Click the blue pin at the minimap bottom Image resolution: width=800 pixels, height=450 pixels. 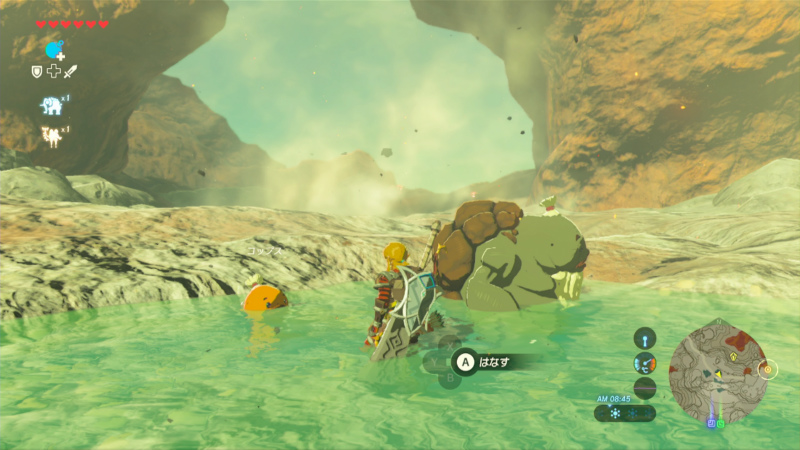click(711, 423)
